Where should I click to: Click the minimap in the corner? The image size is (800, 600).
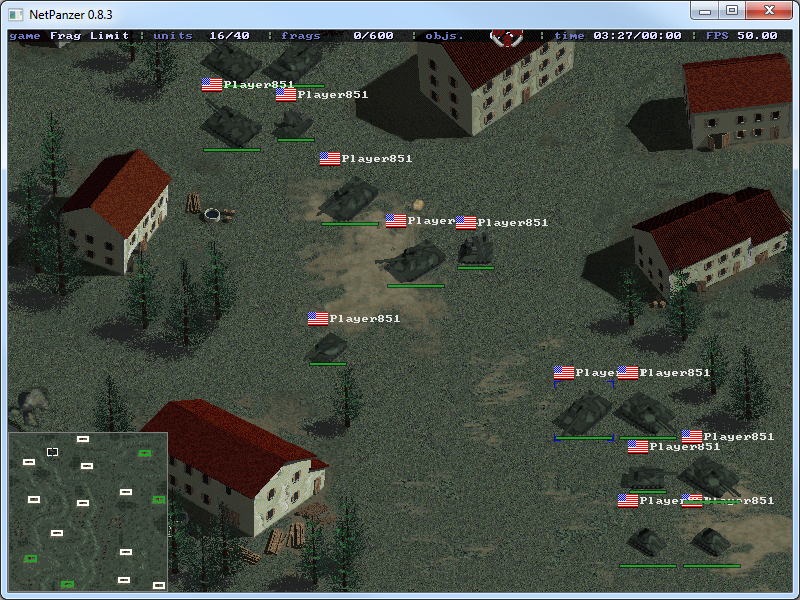(88, 511)
